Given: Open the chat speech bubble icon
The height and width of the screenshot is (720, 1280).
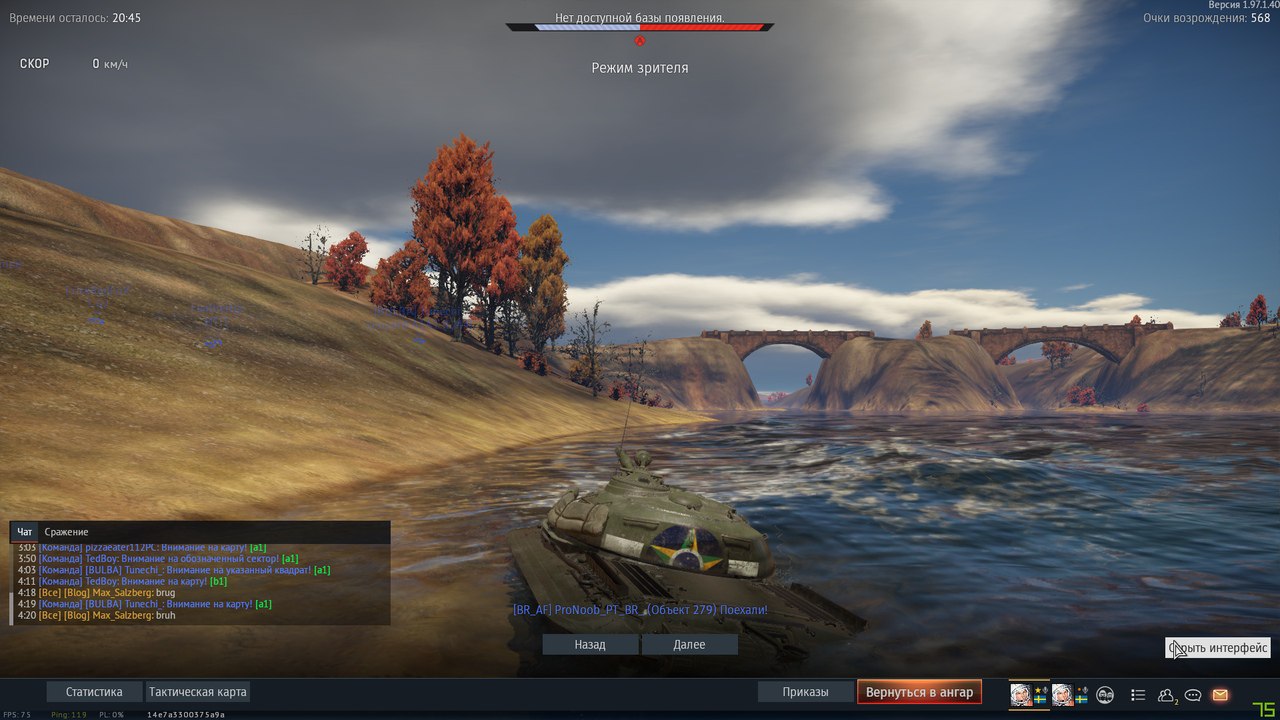Looking at the screenshot, I should [1193, 695].
